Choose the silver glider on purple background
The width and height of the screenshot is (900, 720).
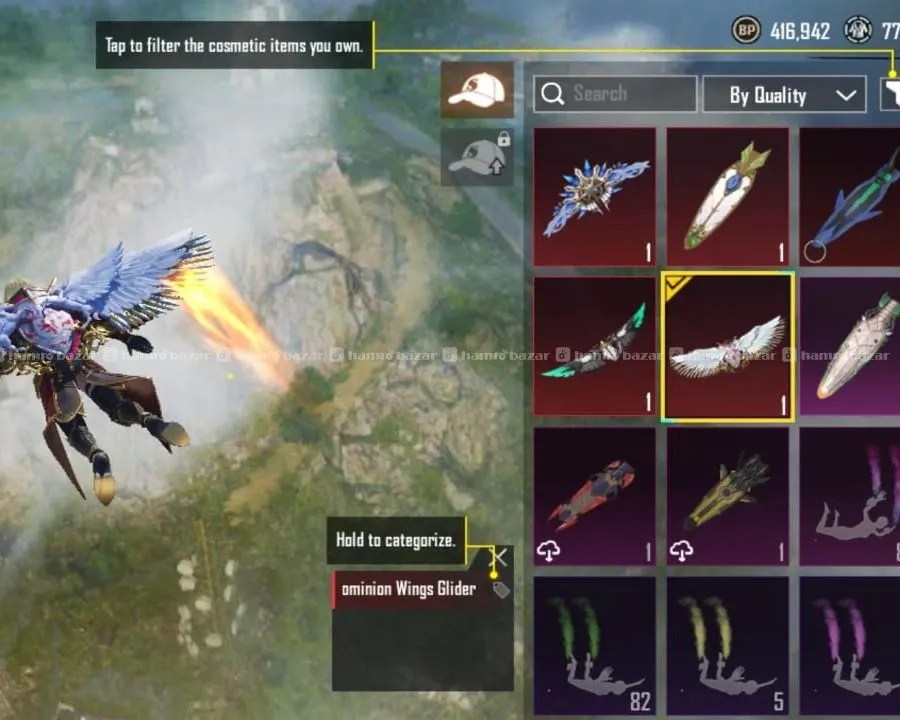click(850, 346)
